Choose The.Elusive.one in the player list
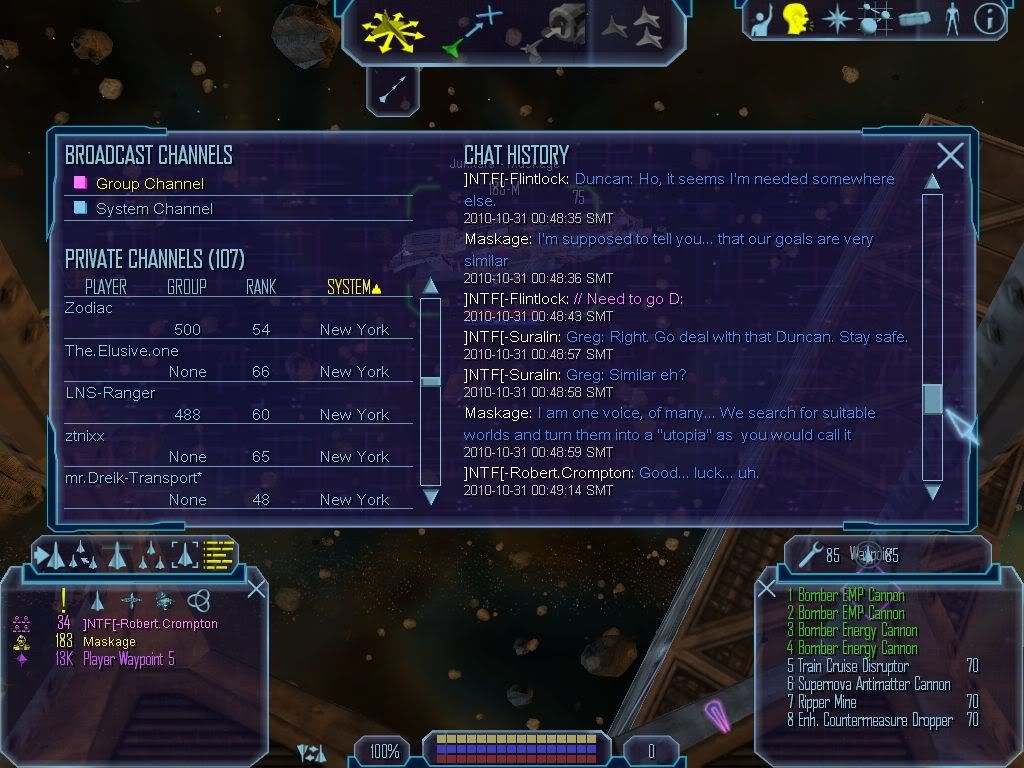This screenshot has height=768, width=1024. tap(108, 351)
